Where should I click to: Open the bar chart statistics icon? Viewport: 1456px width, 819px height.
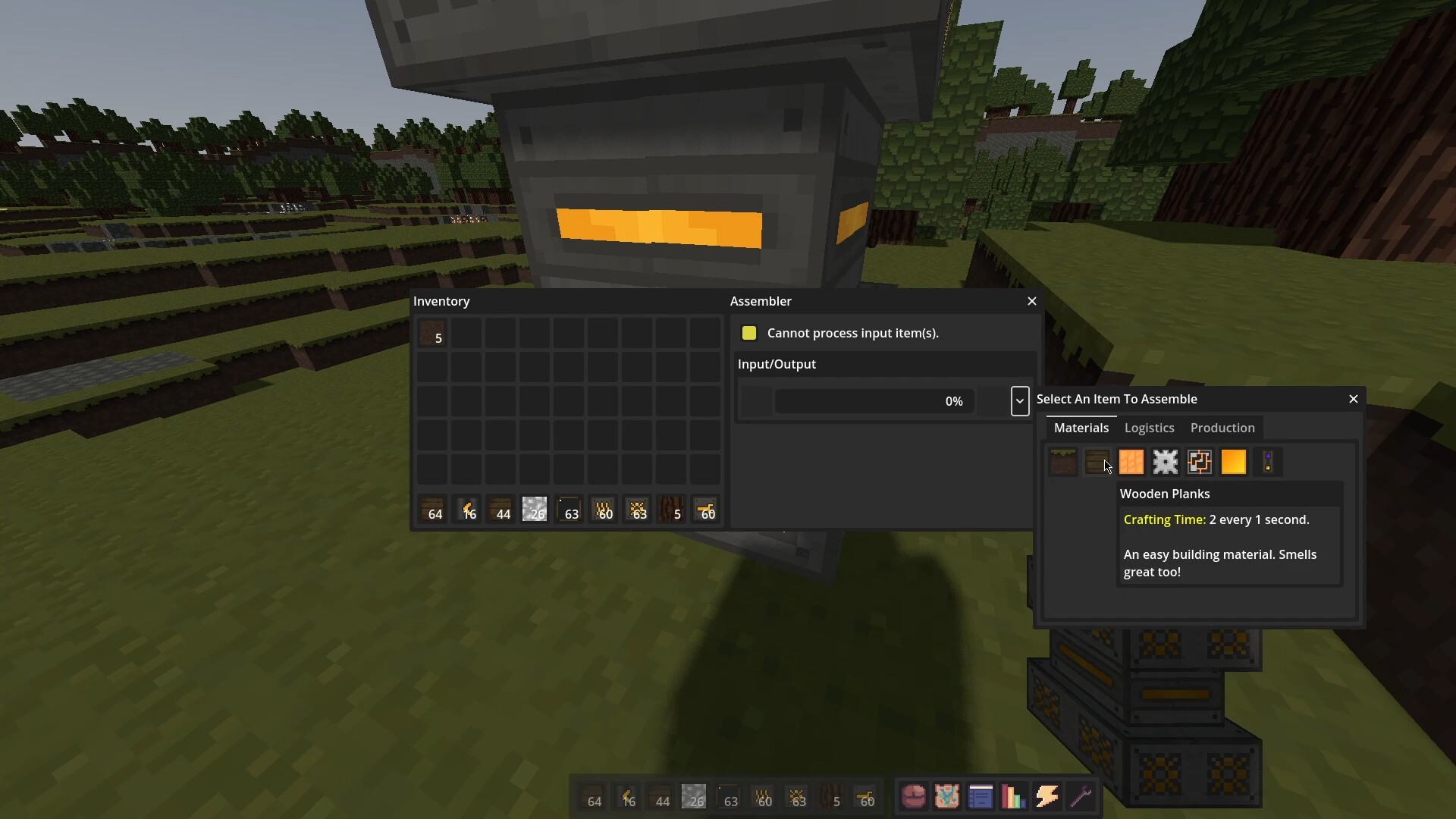pos(1014,796)
